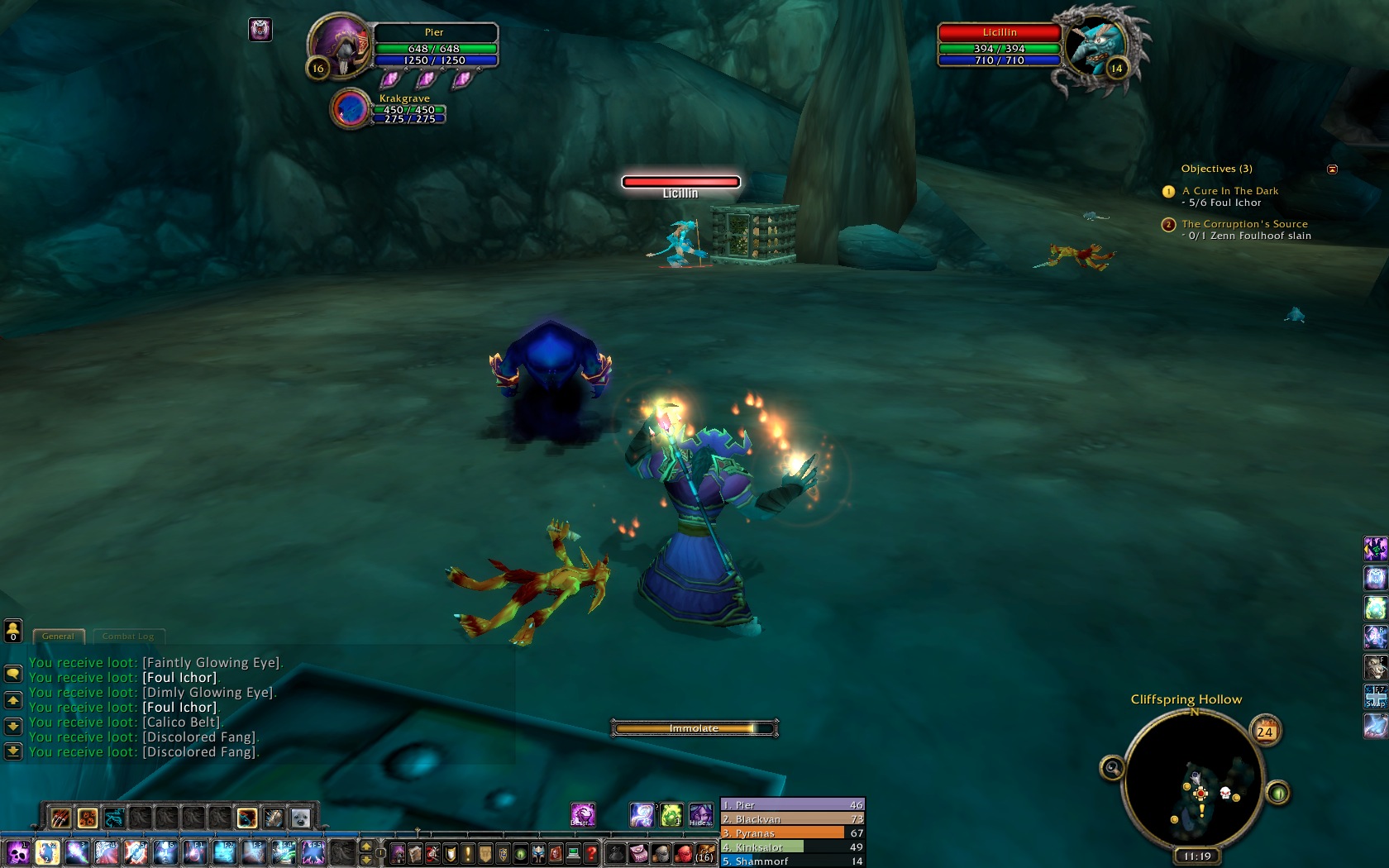Screen dimensions: 1389x868
Task: Open the calendar showing day 24
Action: coord(1265,732)
